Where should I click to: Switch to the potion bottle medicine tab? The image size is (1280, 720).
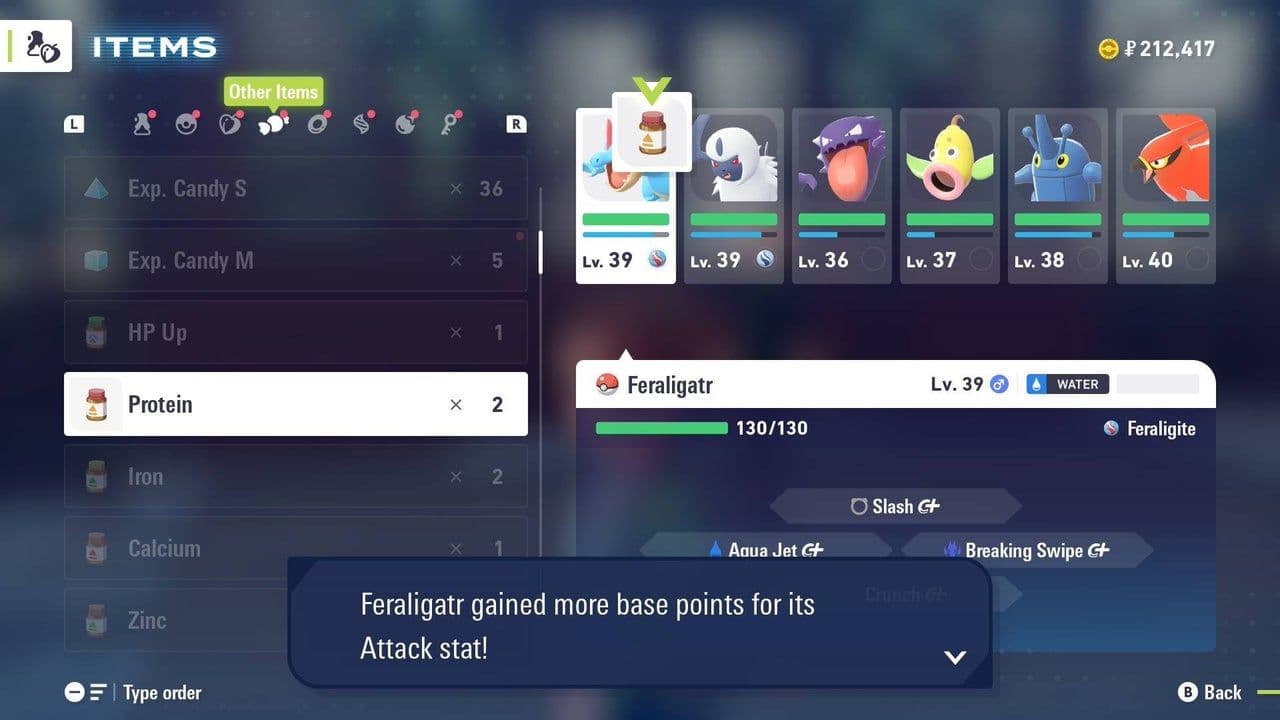click(x=142, y=124)
